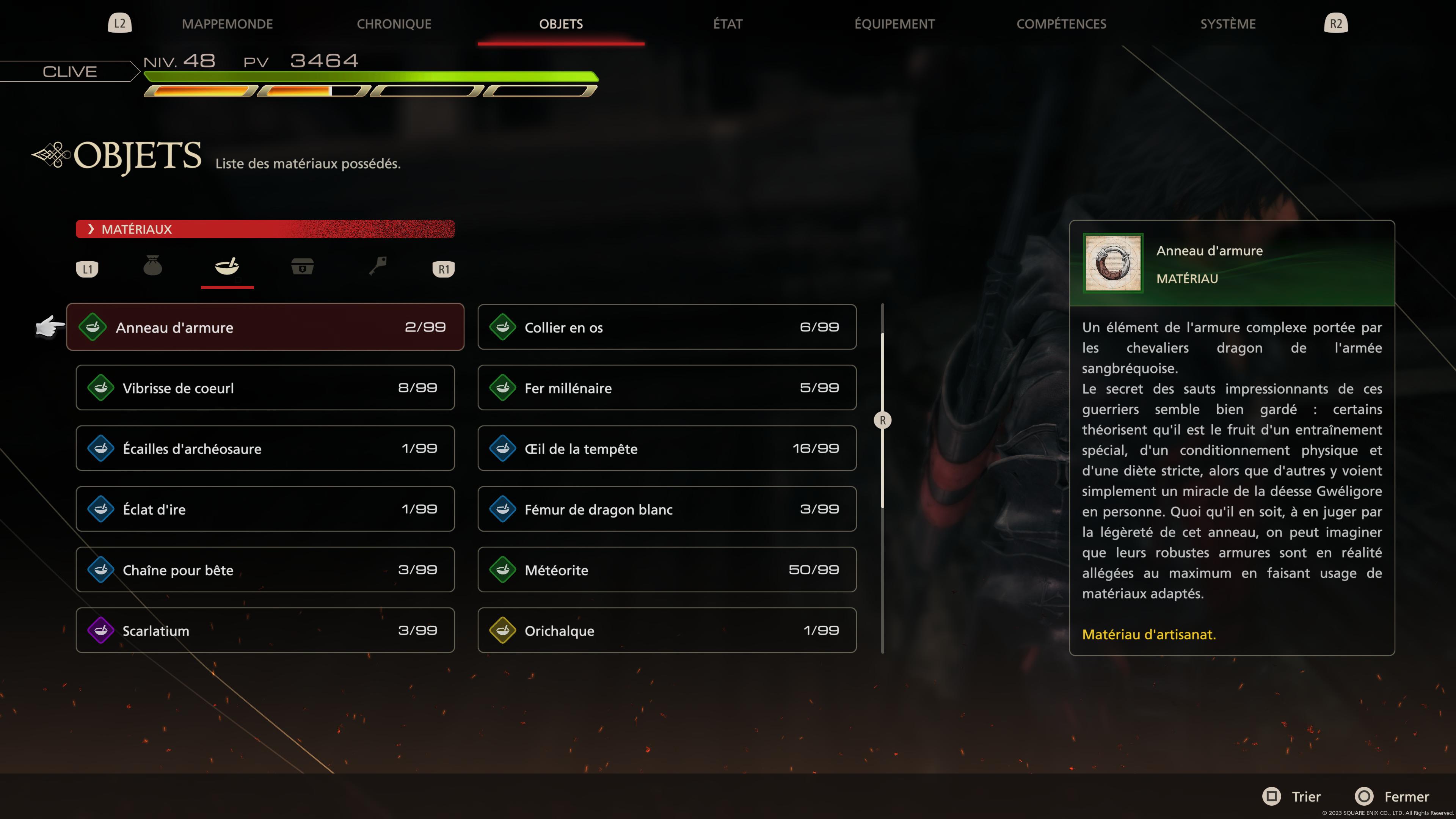Click the gold Orichalque material icon
Viewport: 1456px width, 819px height.
(502, 630)
